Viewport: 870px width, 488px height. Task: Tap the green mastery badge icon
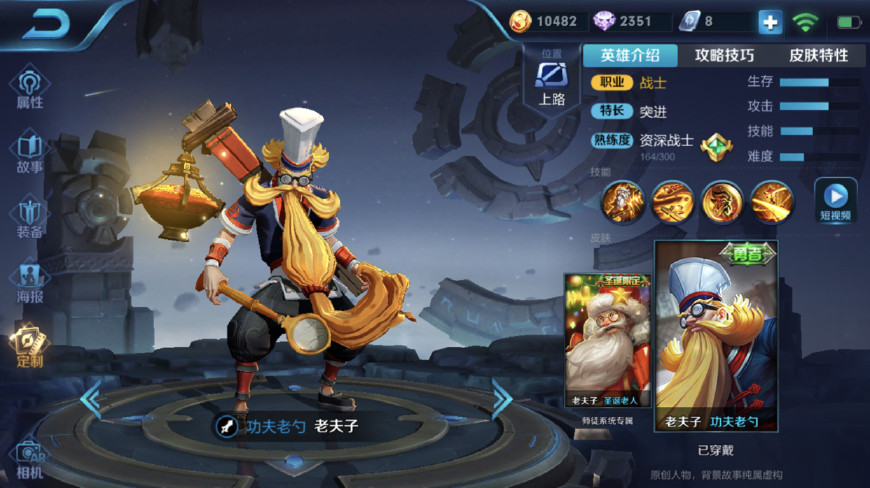pos(716,148)
